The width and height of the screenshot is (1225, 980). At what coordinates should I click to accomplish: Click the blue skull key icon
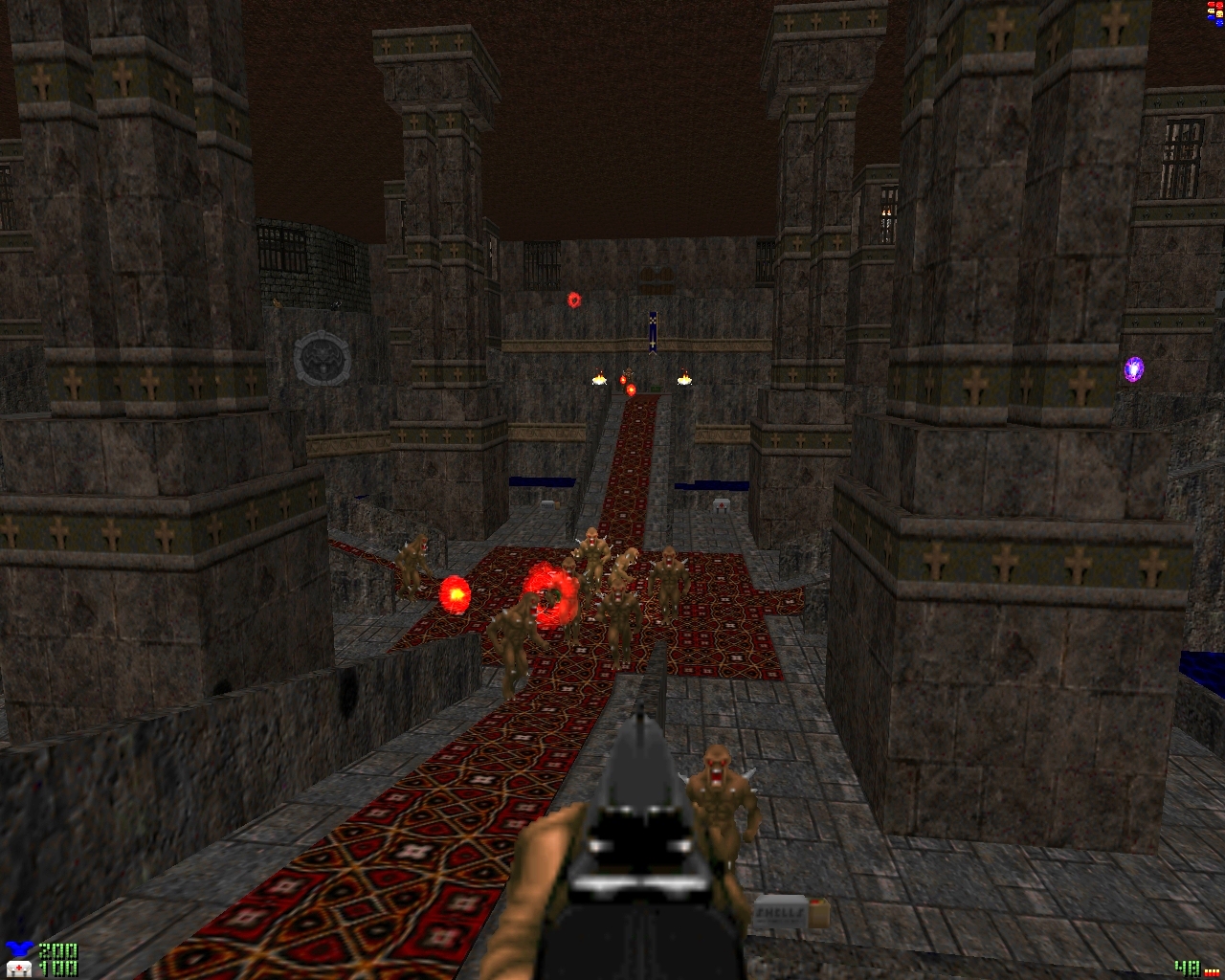click(x=1219, y=23)
